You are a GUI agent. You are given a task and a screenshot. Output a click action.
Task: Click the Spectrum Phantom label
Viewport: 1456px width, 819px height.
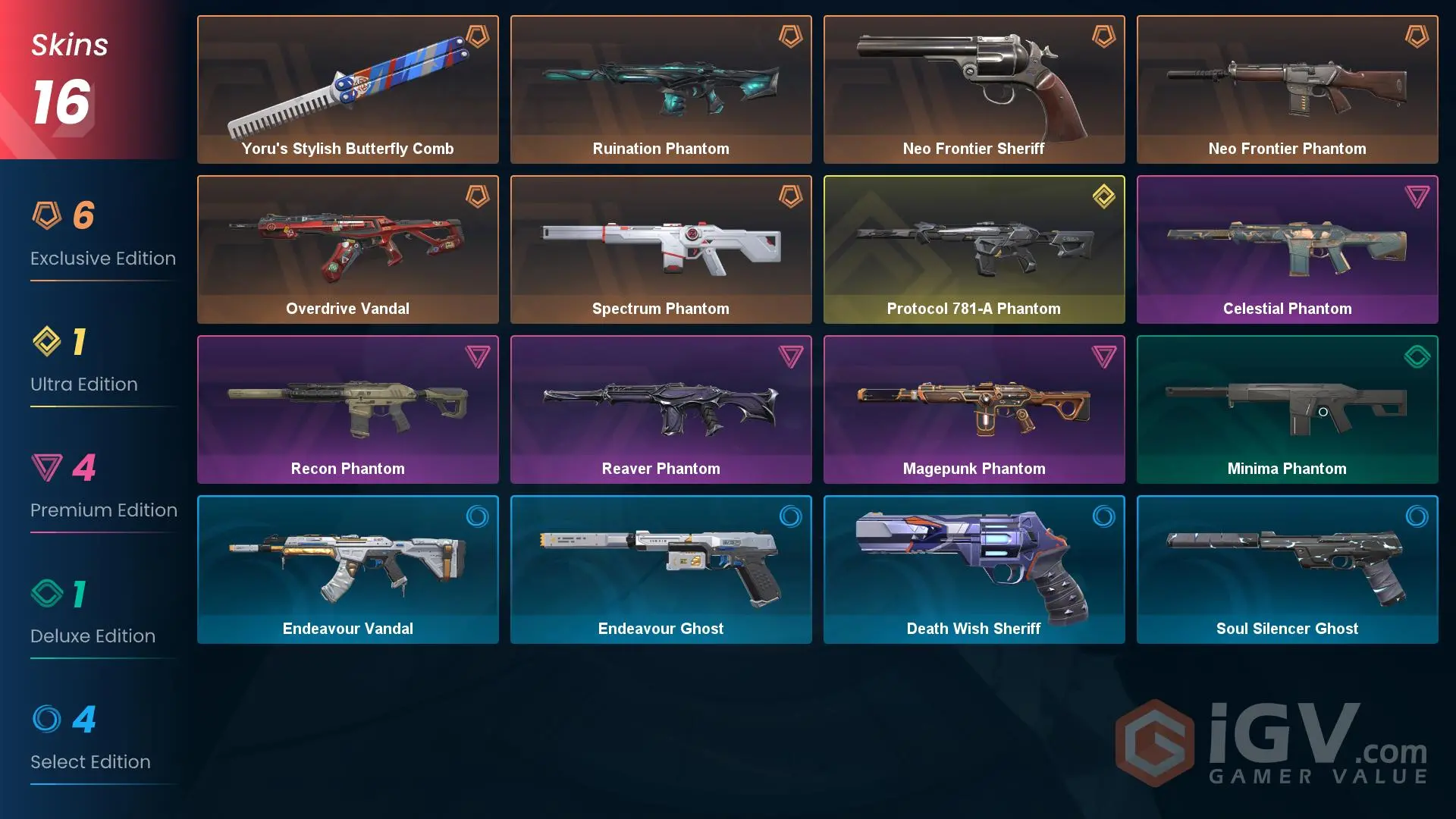pyautogui.click(x=661, y=309)
